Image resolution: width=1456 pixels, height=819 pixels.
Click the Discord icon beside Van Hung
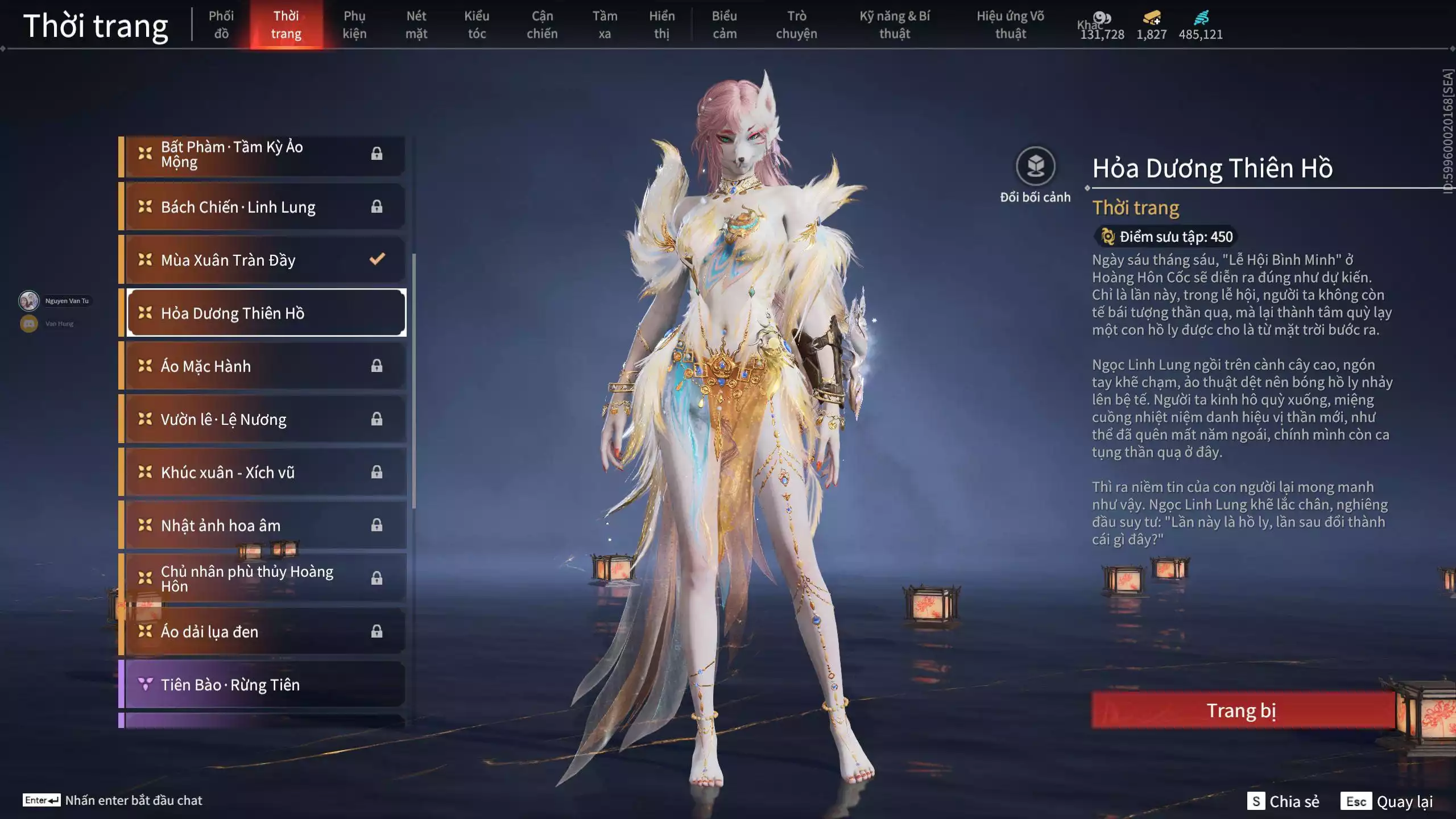pyautogui.click(x=28, y=323)
